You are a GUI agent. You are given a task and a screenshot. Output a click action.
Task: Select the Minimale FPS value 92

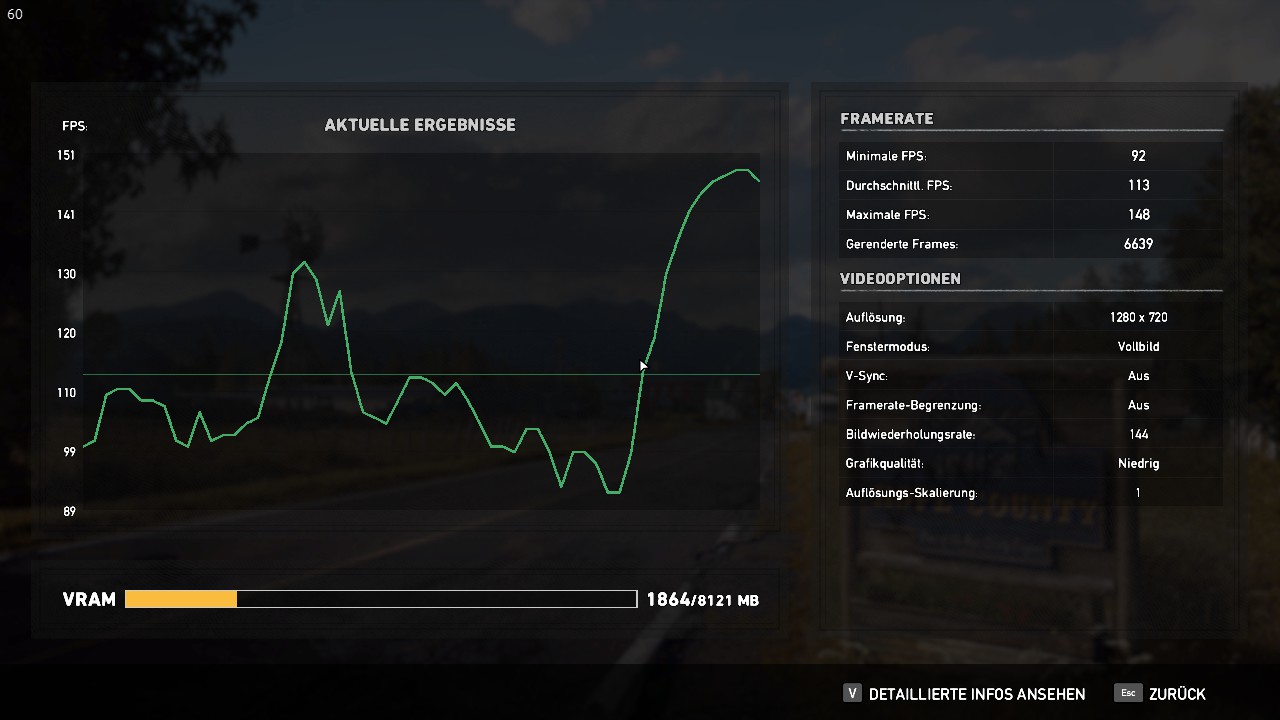tap(1137, 156)
